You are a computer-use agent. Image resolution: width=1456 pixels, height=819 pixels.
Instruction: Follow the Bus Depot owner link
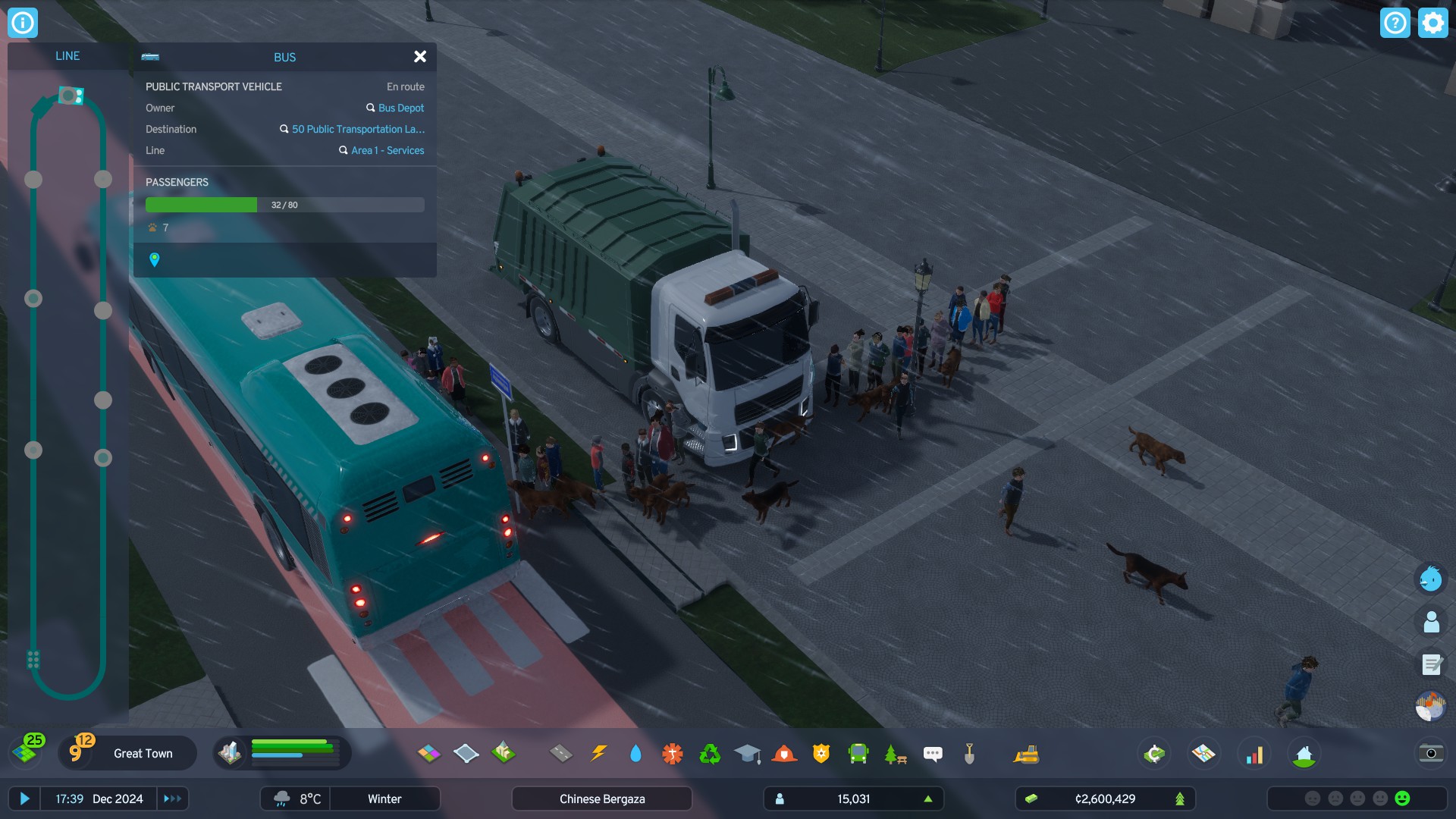401,108
